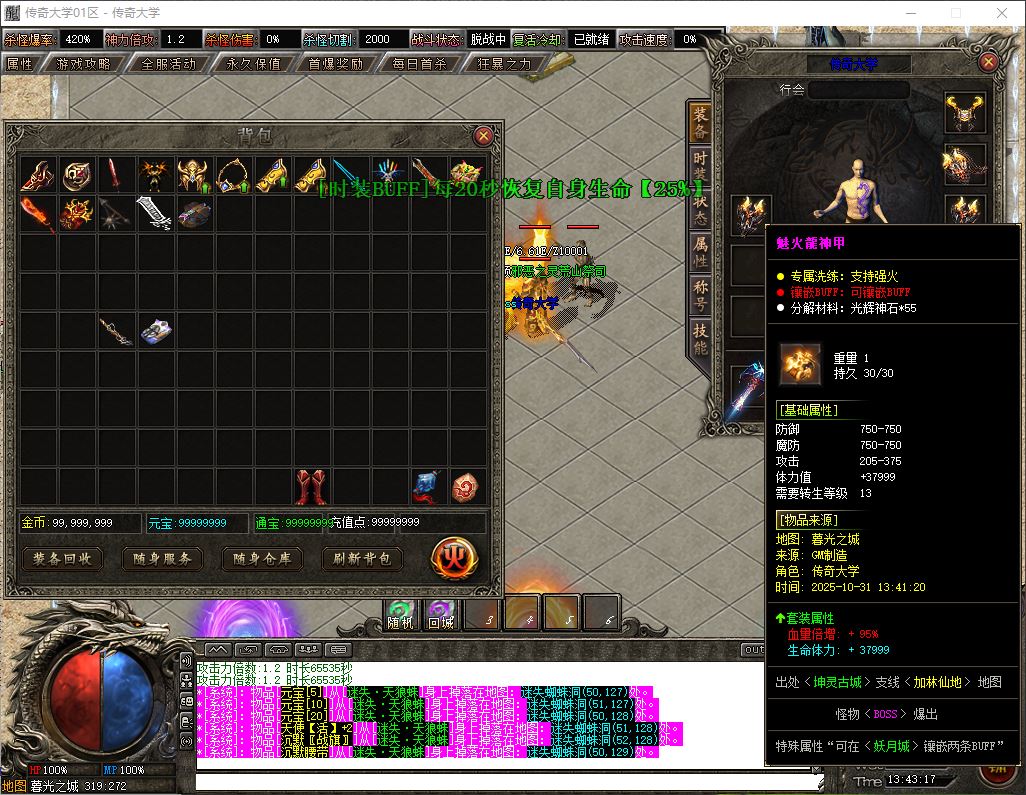Close the 背包 inventory window
This screenshot has width=1026, height=795.
[483, 135]
